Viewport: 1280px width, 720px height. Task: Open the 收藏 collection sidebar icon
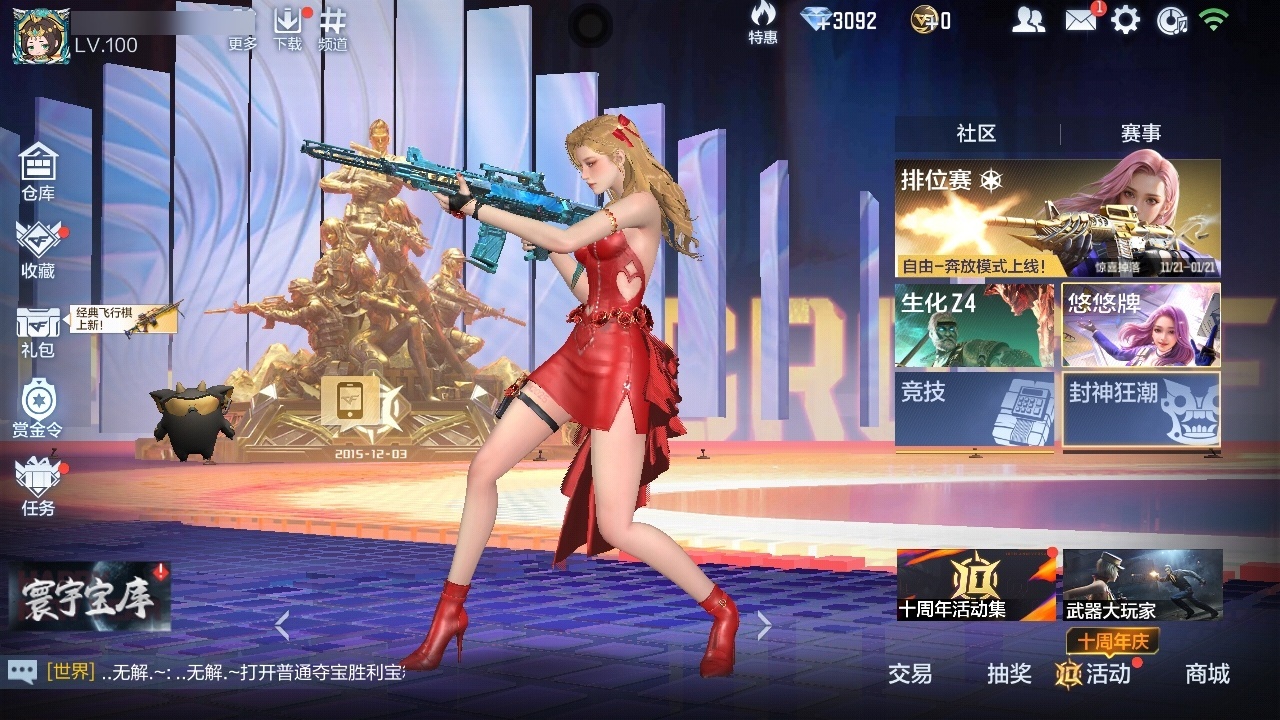(x=37, y=248)
